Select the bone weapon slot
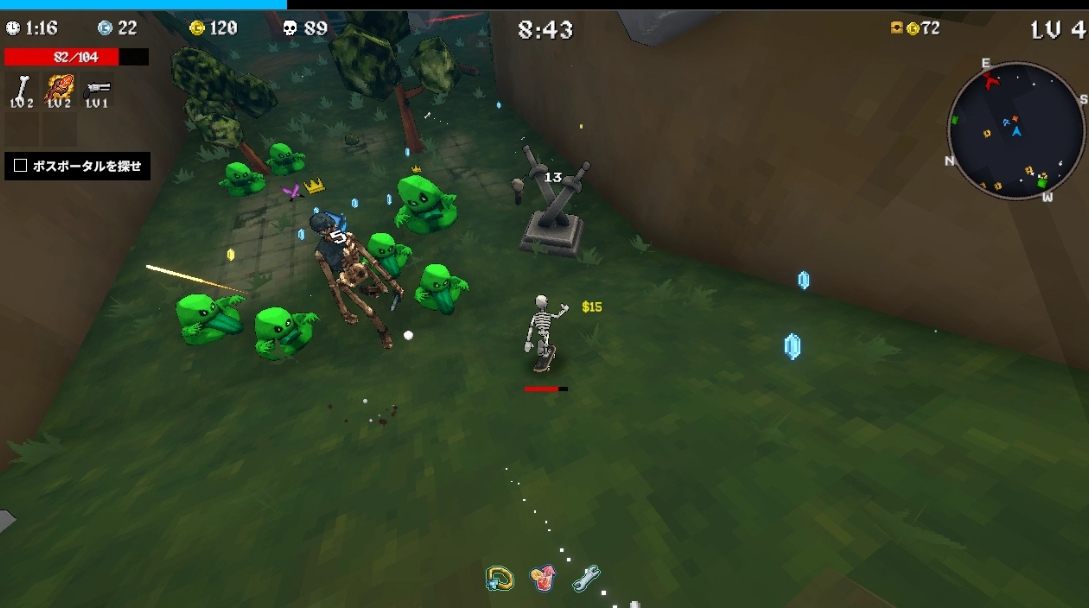The width and height of the screenshot is (1089, 608). coord(21,86)
